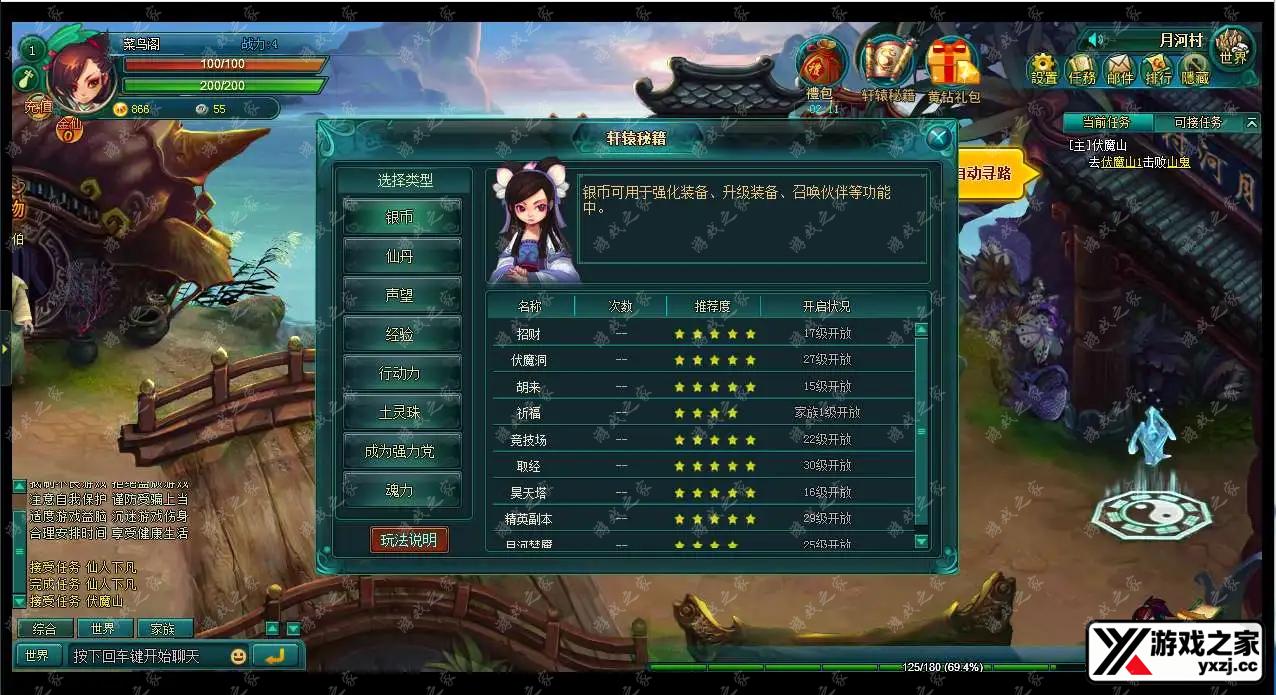Send chat with the yellow arrow button

[x=275, y=656]
